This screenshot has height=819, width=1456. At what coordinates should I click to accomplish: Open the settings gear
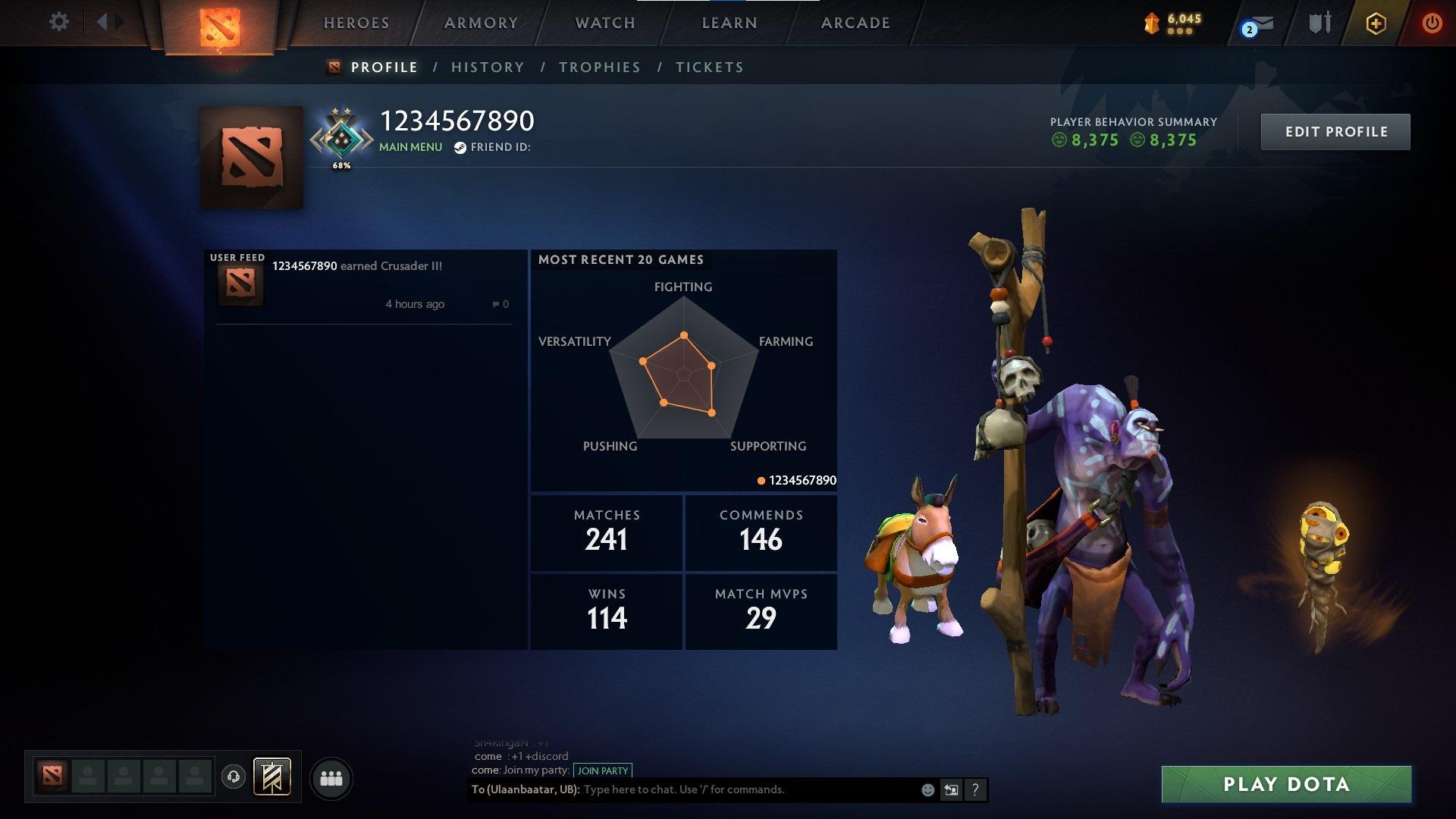58,21
